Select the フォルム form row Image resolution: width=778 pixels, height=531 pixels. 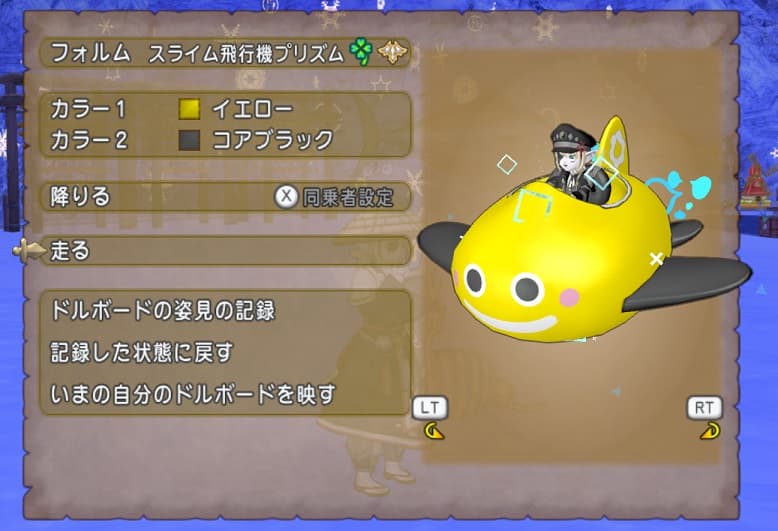point(225,54)
